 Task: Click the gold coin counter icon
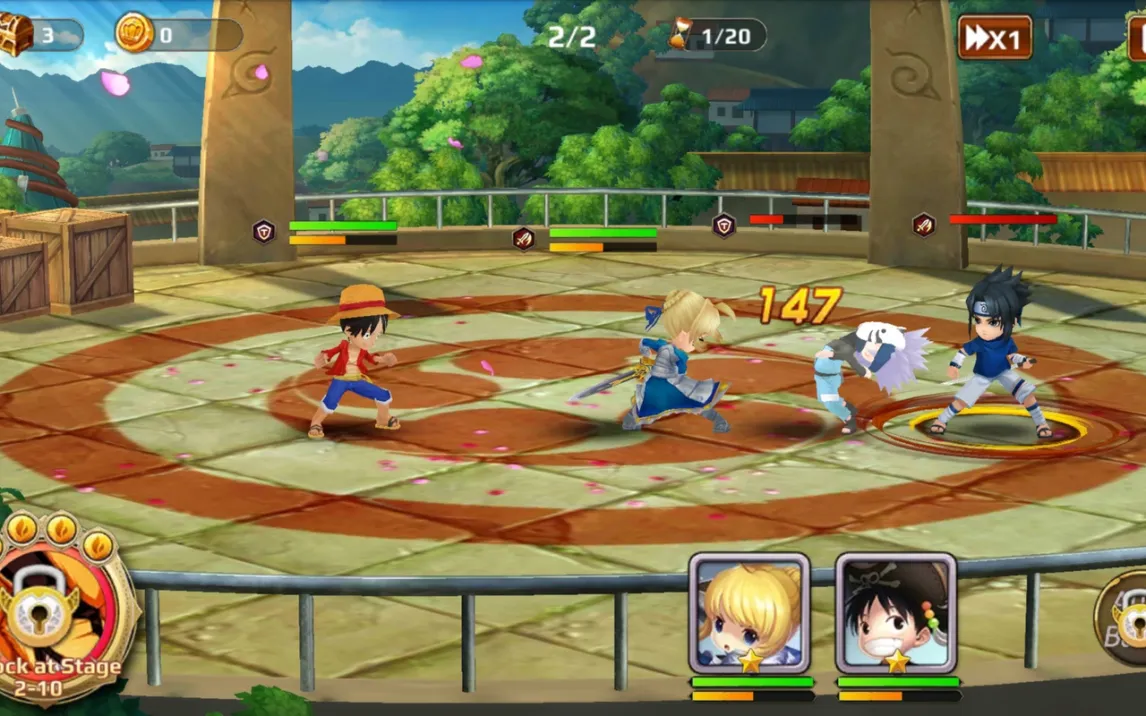point(134,34)
